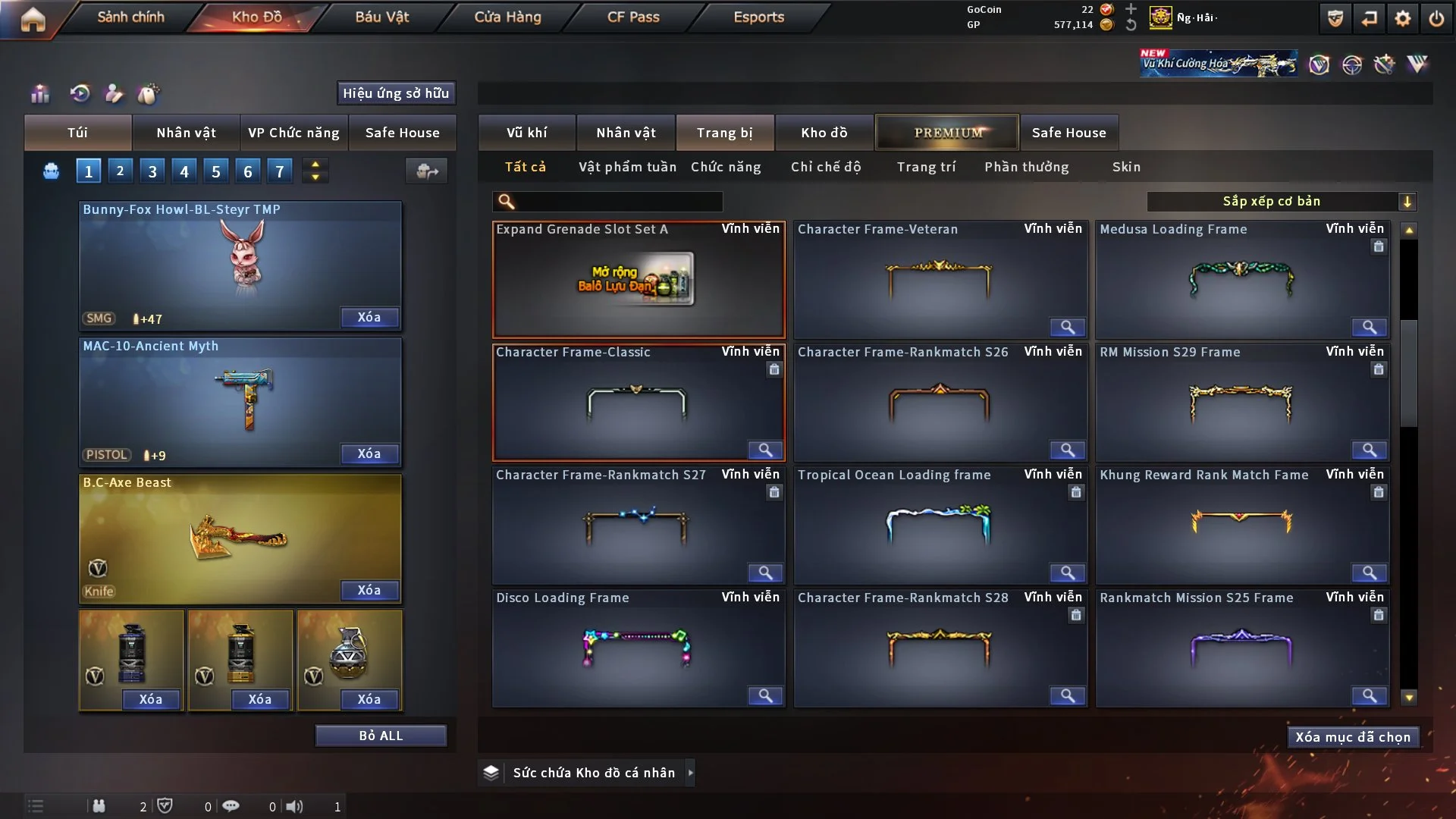This screenshot has width=1456, height=819.
Task: Show the Skin category
Action: pos(1126,167)
